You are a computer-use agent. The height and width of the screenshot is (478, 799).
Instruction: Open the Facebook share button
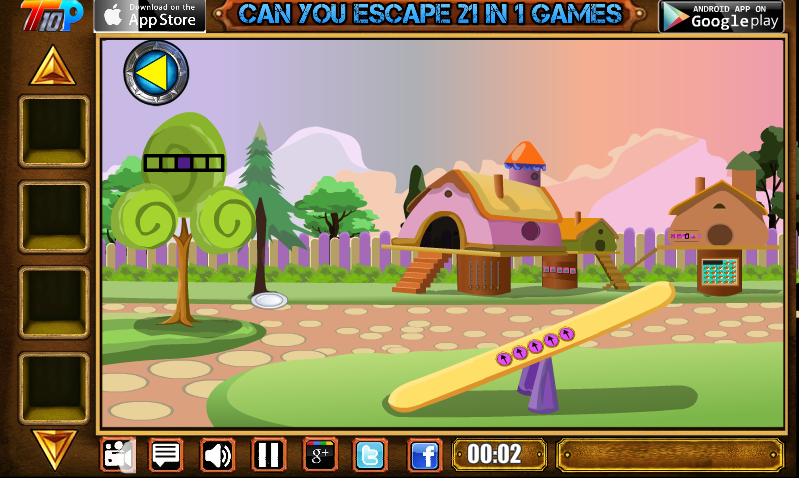[424, 455]
